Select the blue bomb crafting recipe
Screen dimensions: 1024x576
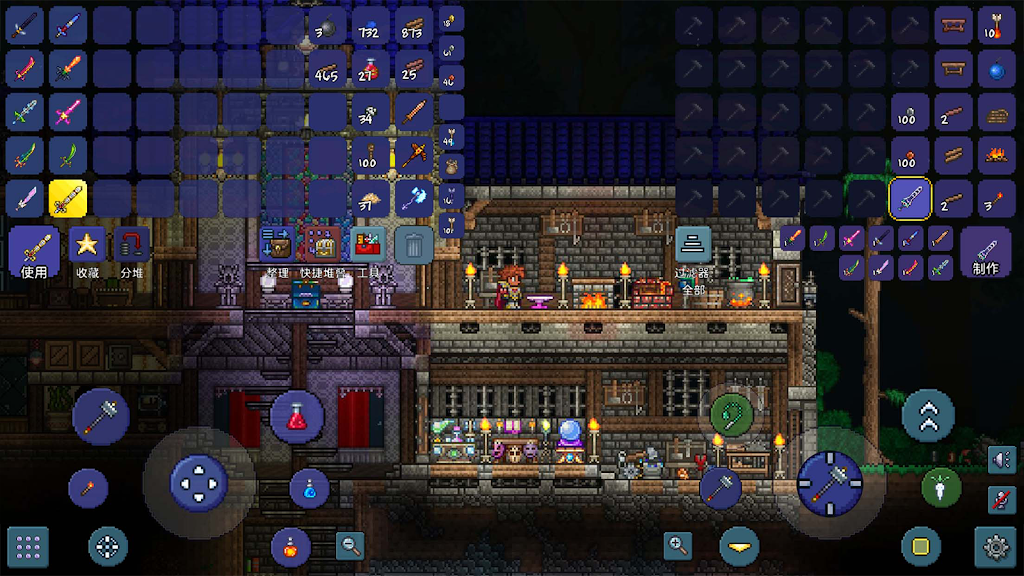(996, 69)
